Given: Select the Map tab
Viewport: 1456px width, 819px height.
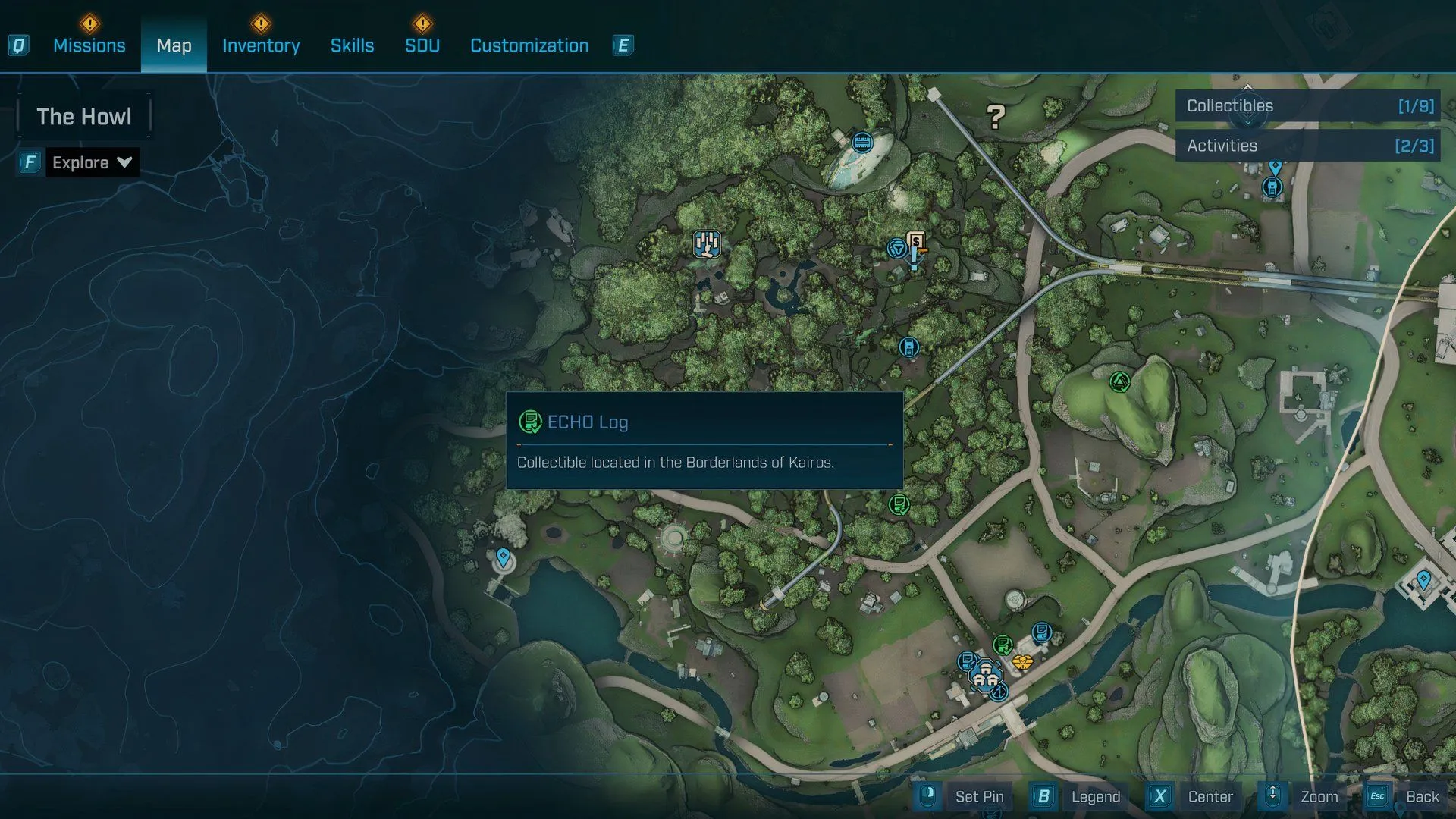Looking at the screenshot, I should 174,45.
